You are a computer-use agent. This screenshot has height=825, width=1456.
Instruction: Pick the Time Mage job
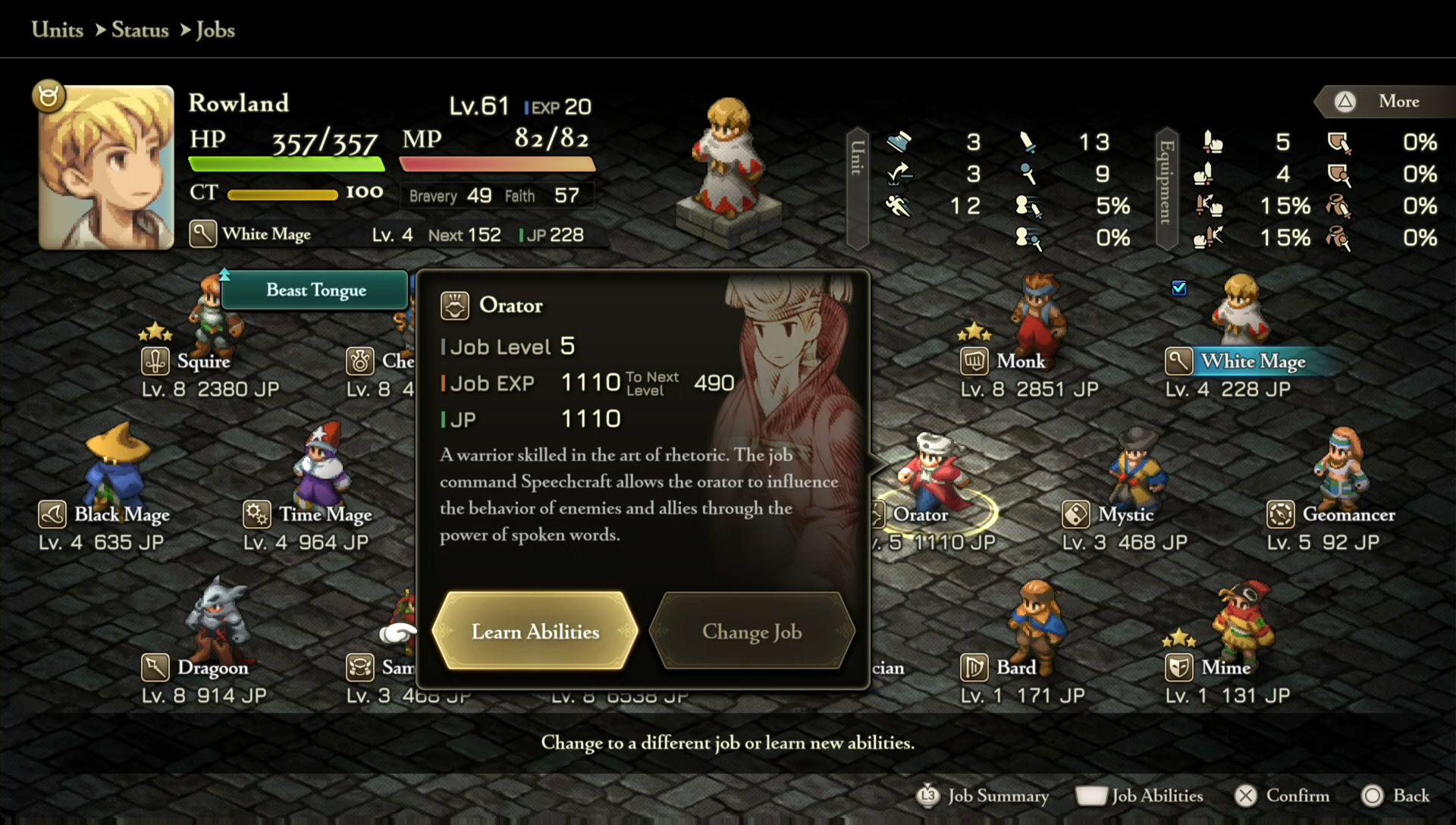pos(325,514)
